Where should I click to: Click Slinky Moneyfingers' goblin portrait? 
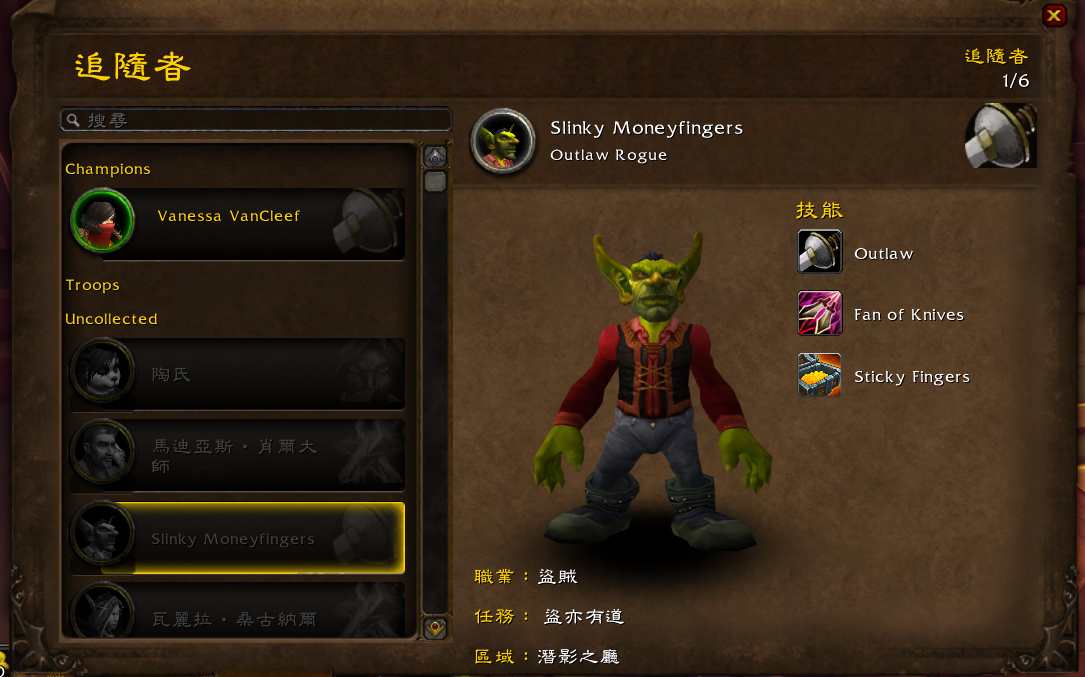(x=503, y=141)
